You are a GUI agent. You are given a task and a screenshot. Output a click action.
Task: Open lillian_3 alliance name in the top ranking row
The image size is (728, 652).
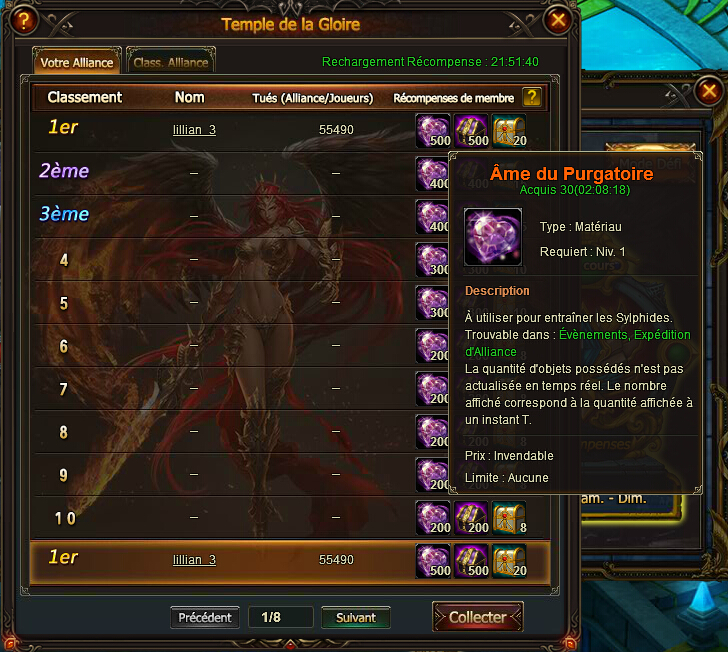194,130
